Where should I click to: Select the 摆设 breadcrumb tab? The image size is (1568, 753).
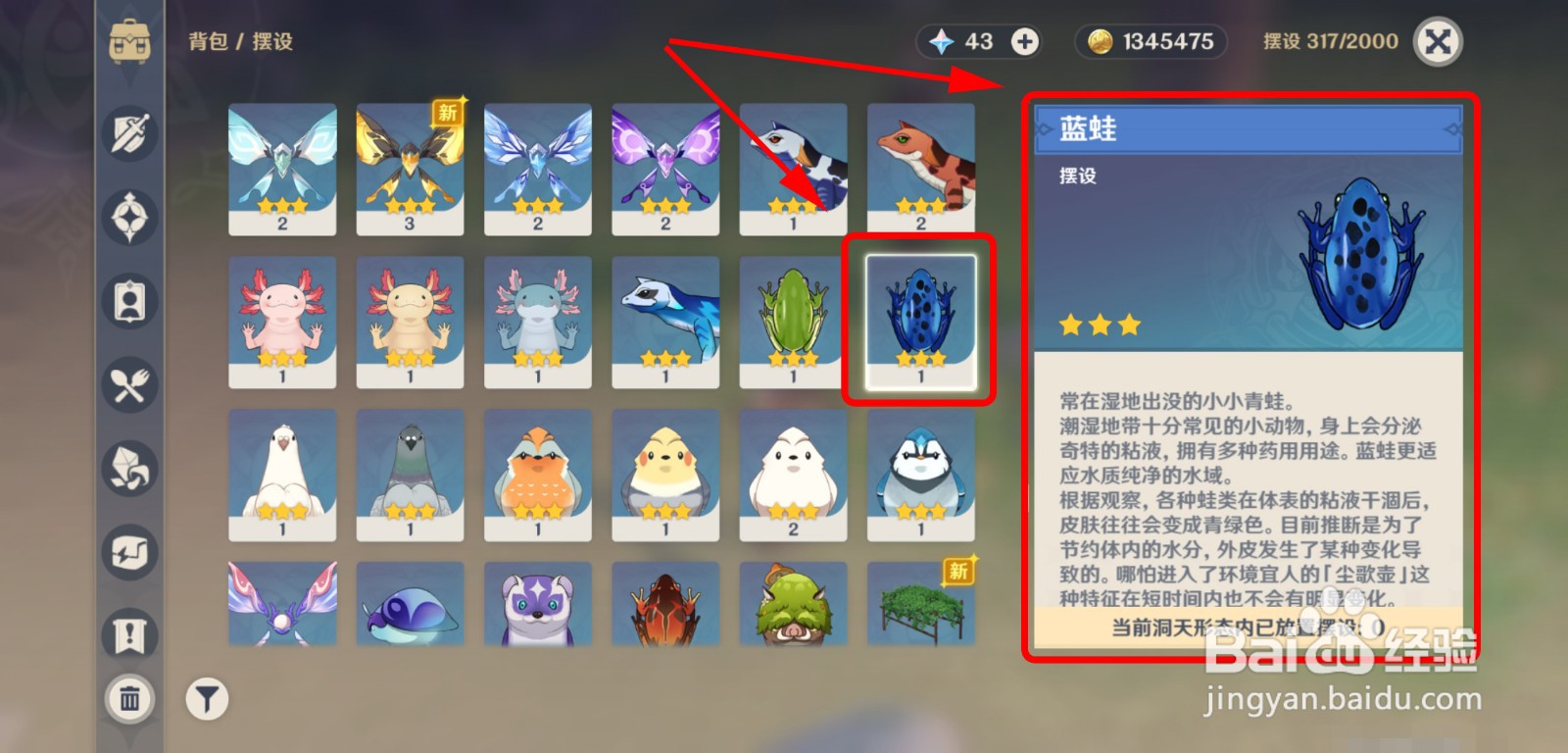[x=274, y=42]
